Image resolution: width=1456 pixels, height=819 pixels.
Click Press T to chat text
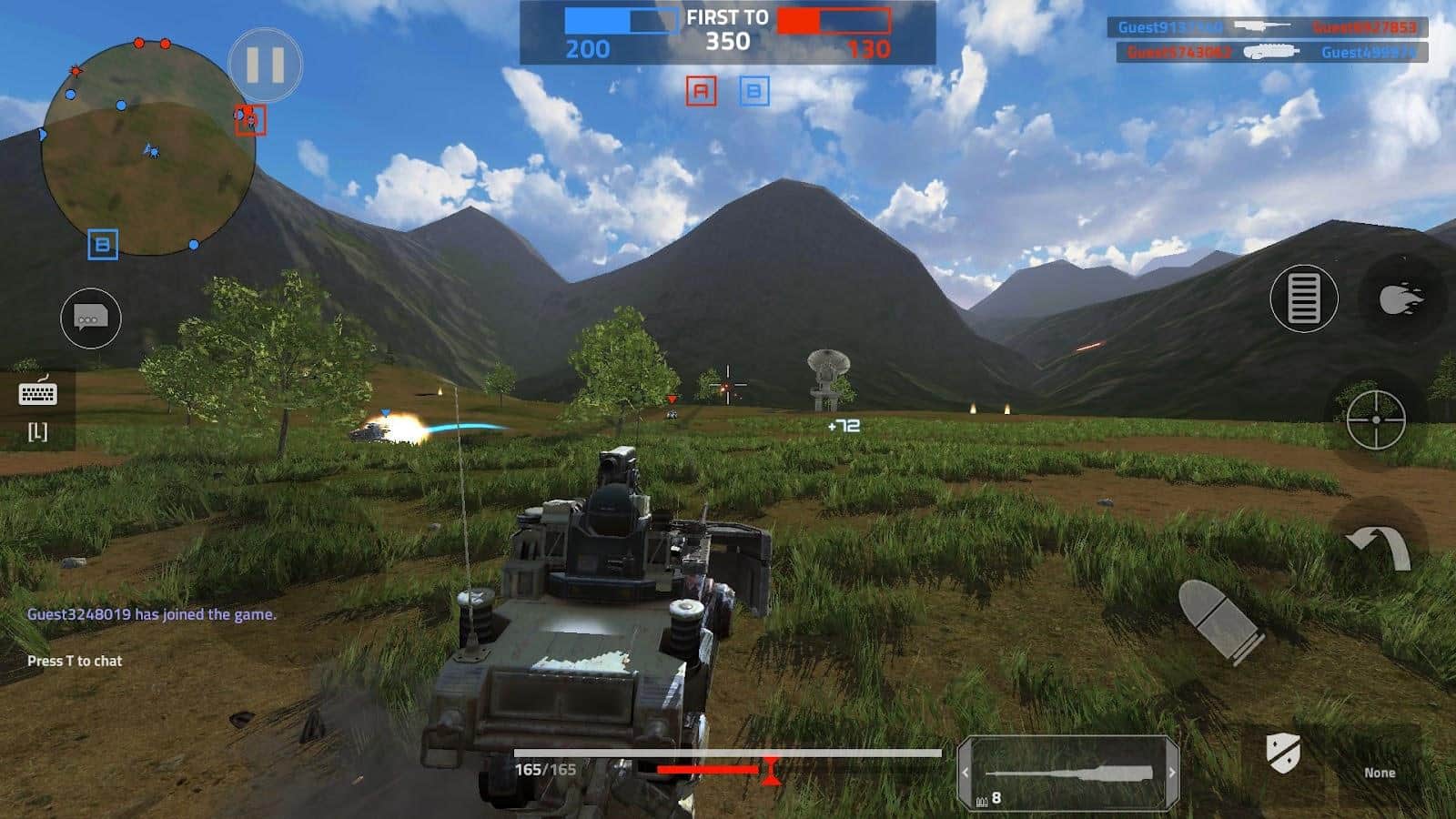(75, 662)
